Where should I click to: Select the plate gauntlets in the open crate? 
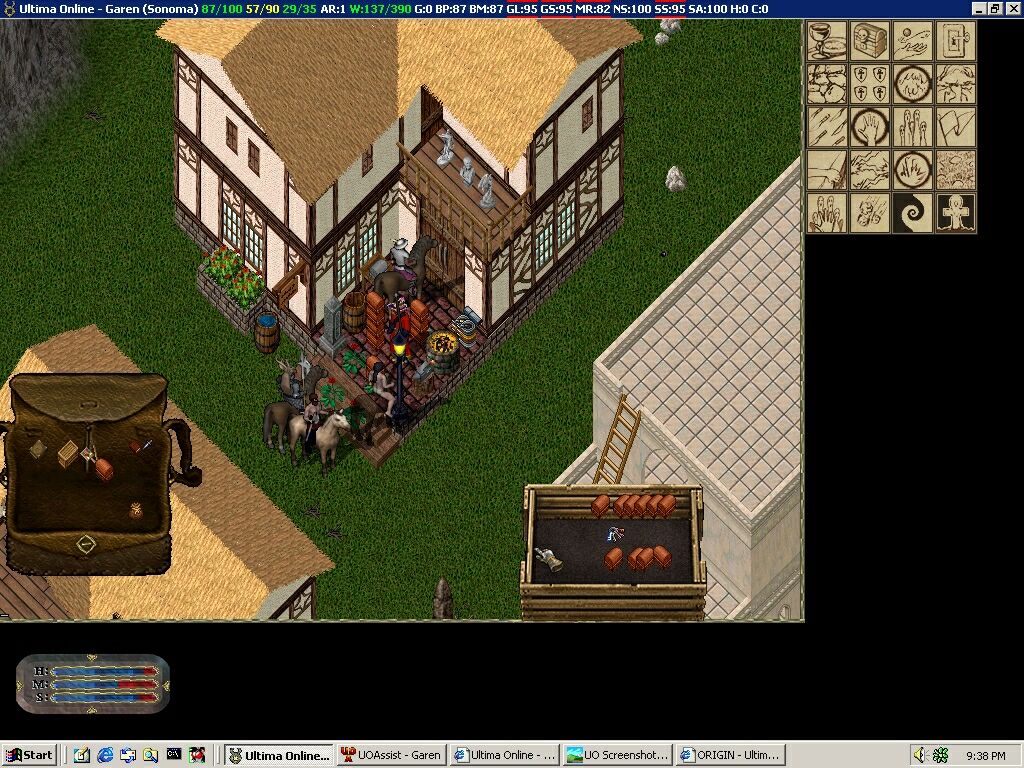(x=547, y=560)
